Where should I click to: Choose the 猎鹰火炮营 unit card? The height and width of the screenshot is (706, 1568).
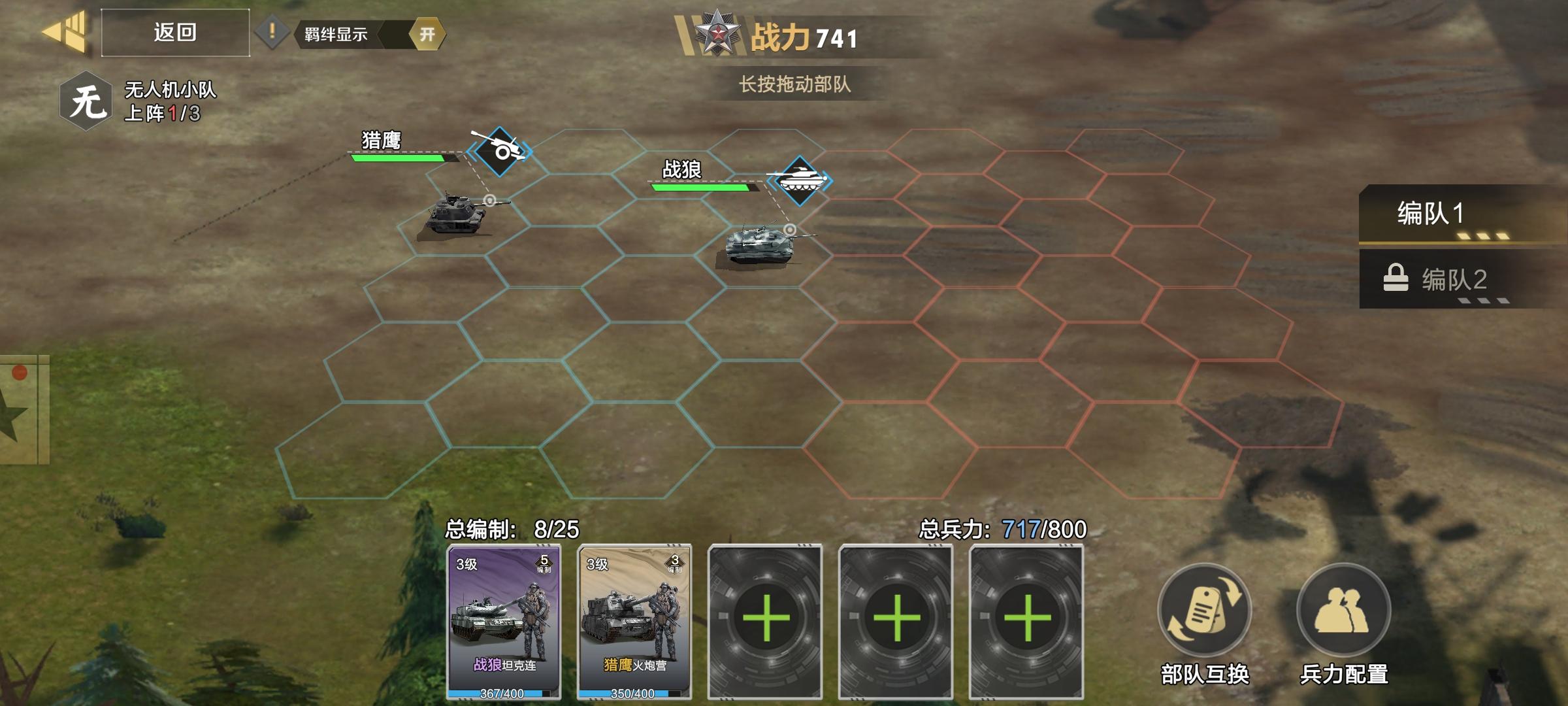(634, 621)
